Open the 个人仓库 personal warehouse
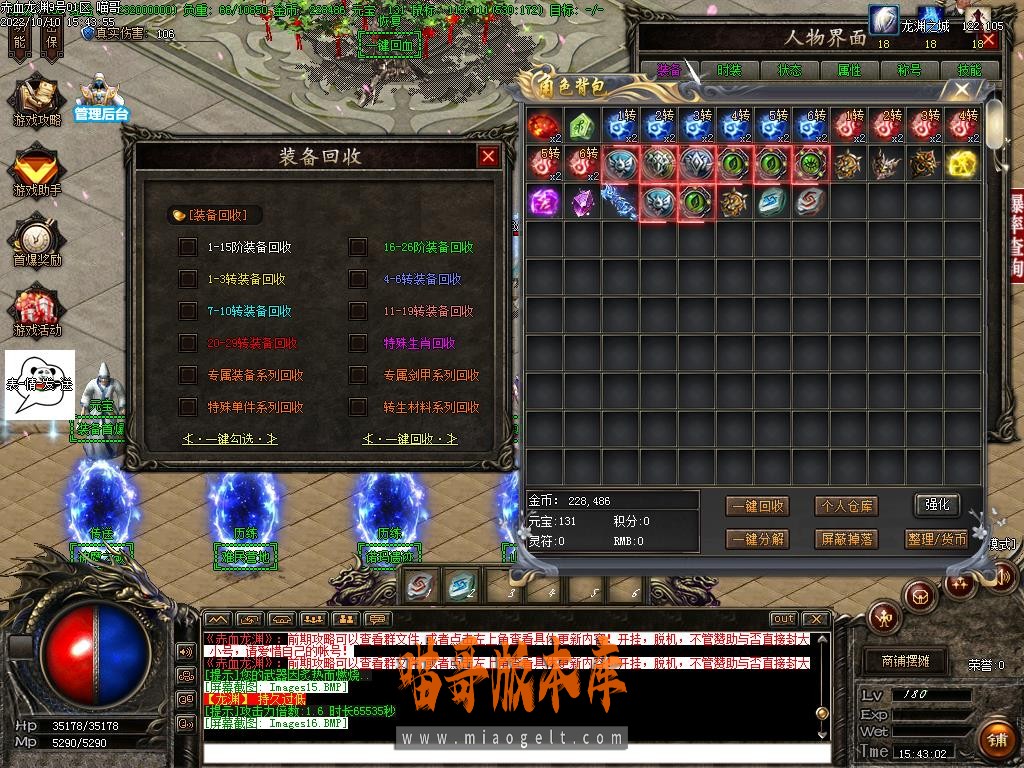The image size is (1024, 768). 845,506
